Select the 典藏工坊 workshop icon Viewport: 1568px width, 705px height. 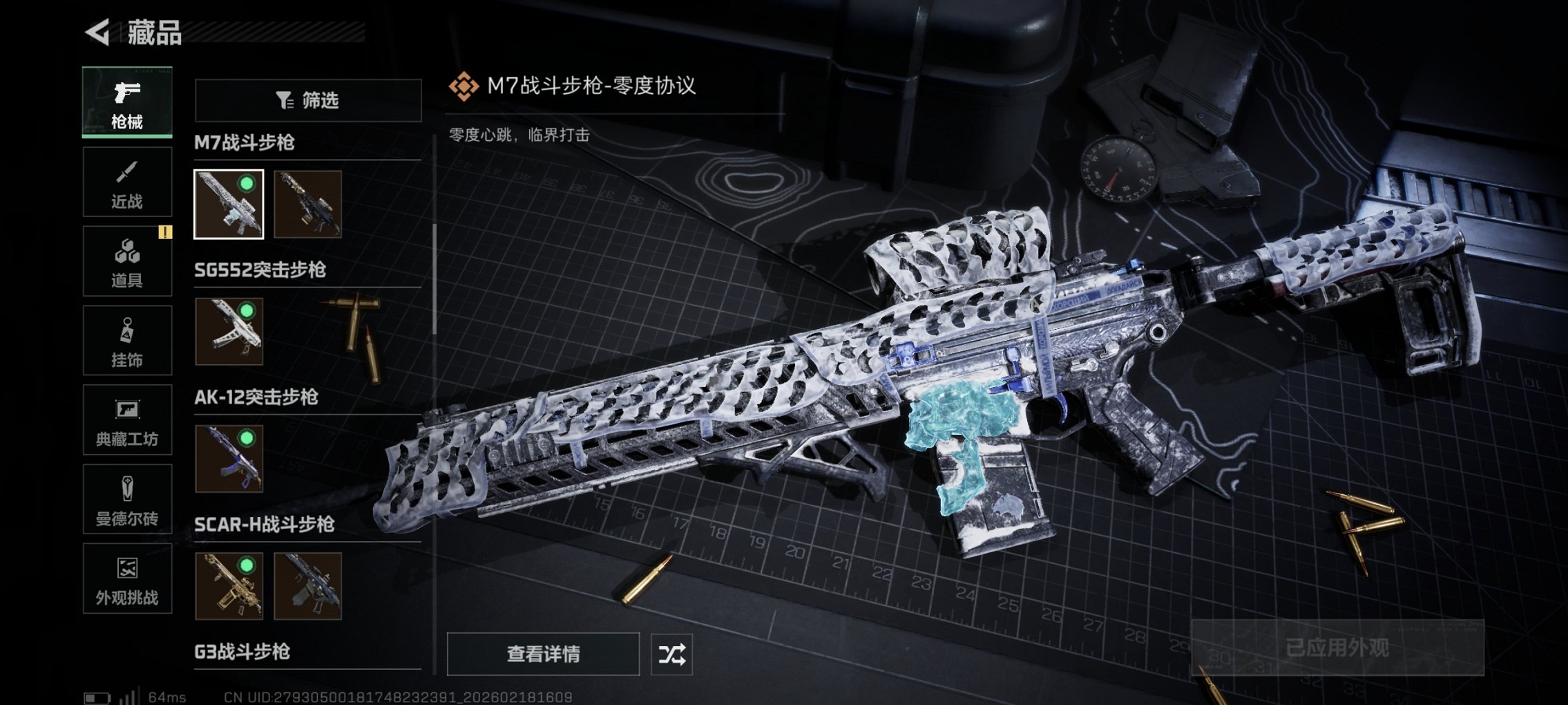click(x=127, y=420)
